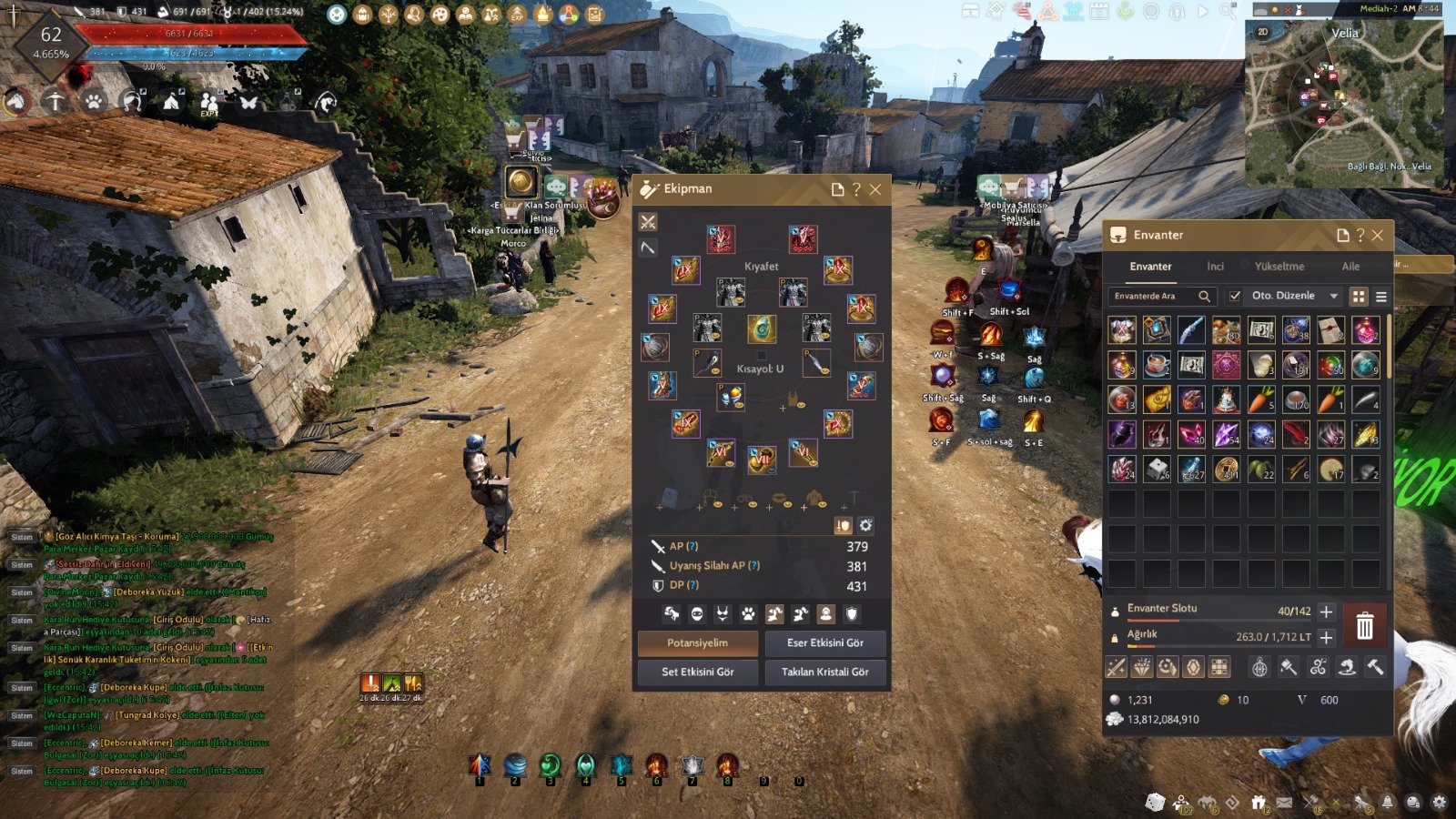Select the Aile tab
Screen dimensions: 1456x819
(1350, 267)
